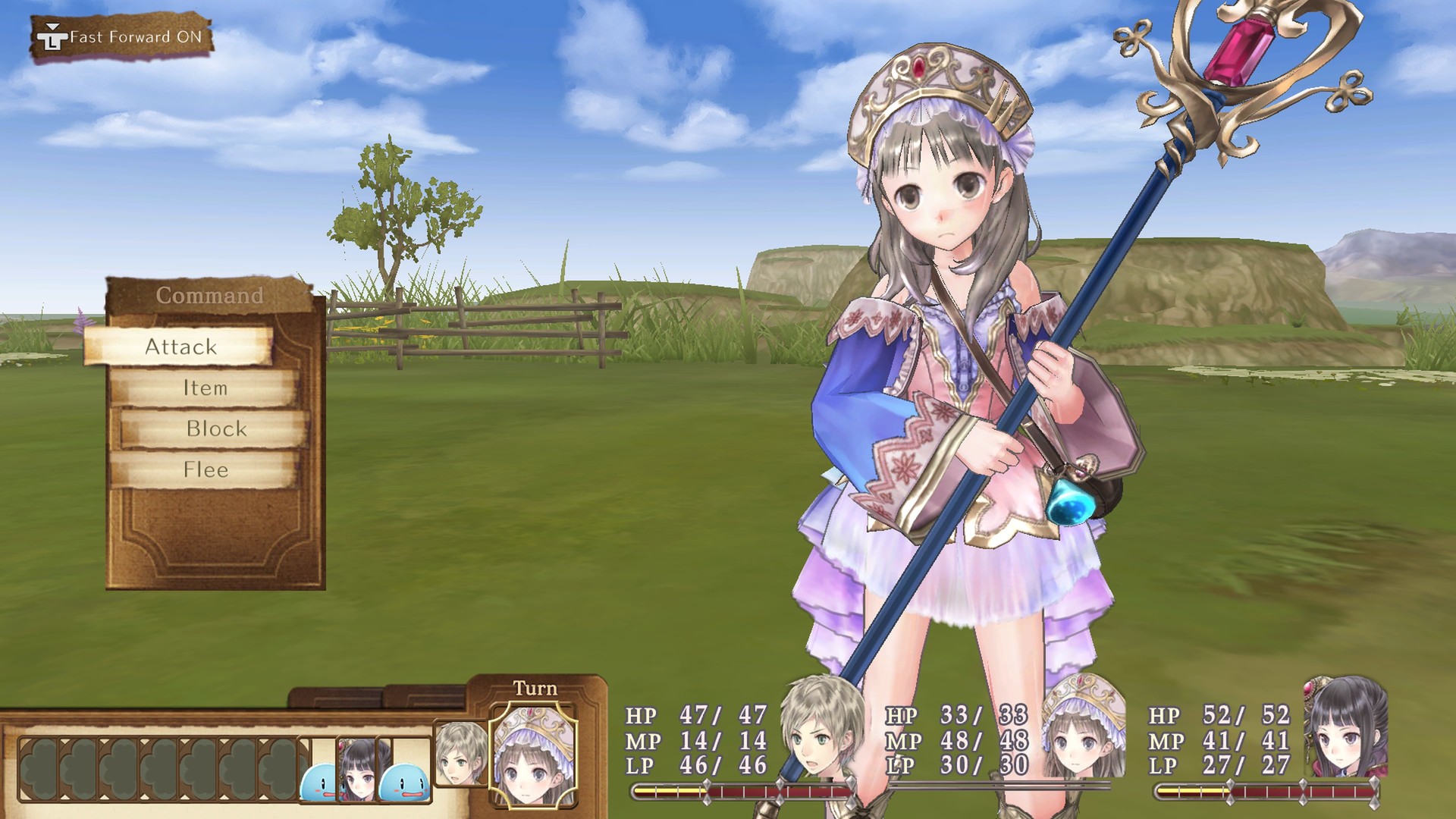Choose the Block command

[x=216, y=428]
